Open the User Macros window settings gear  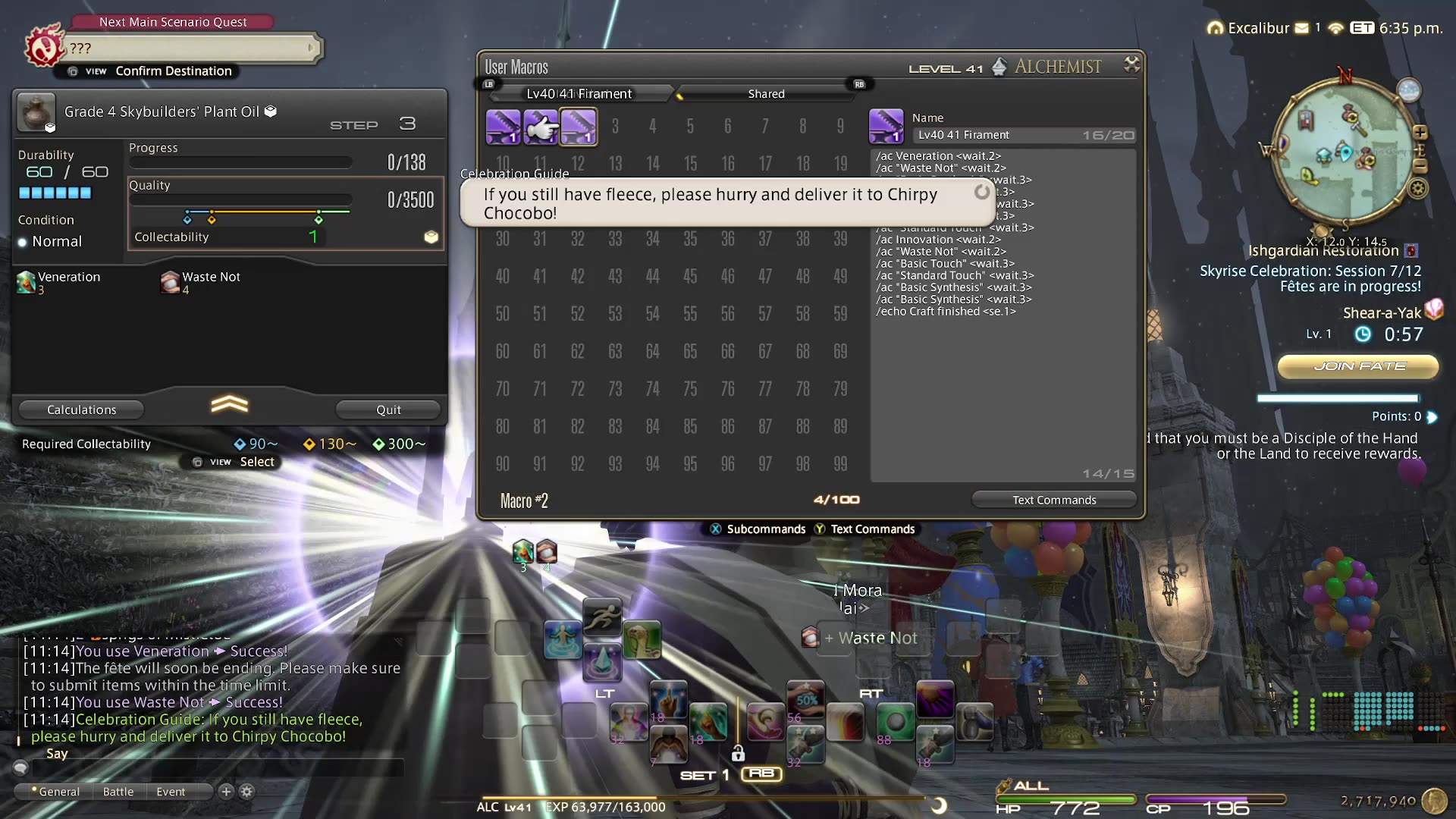(1132, 65)
